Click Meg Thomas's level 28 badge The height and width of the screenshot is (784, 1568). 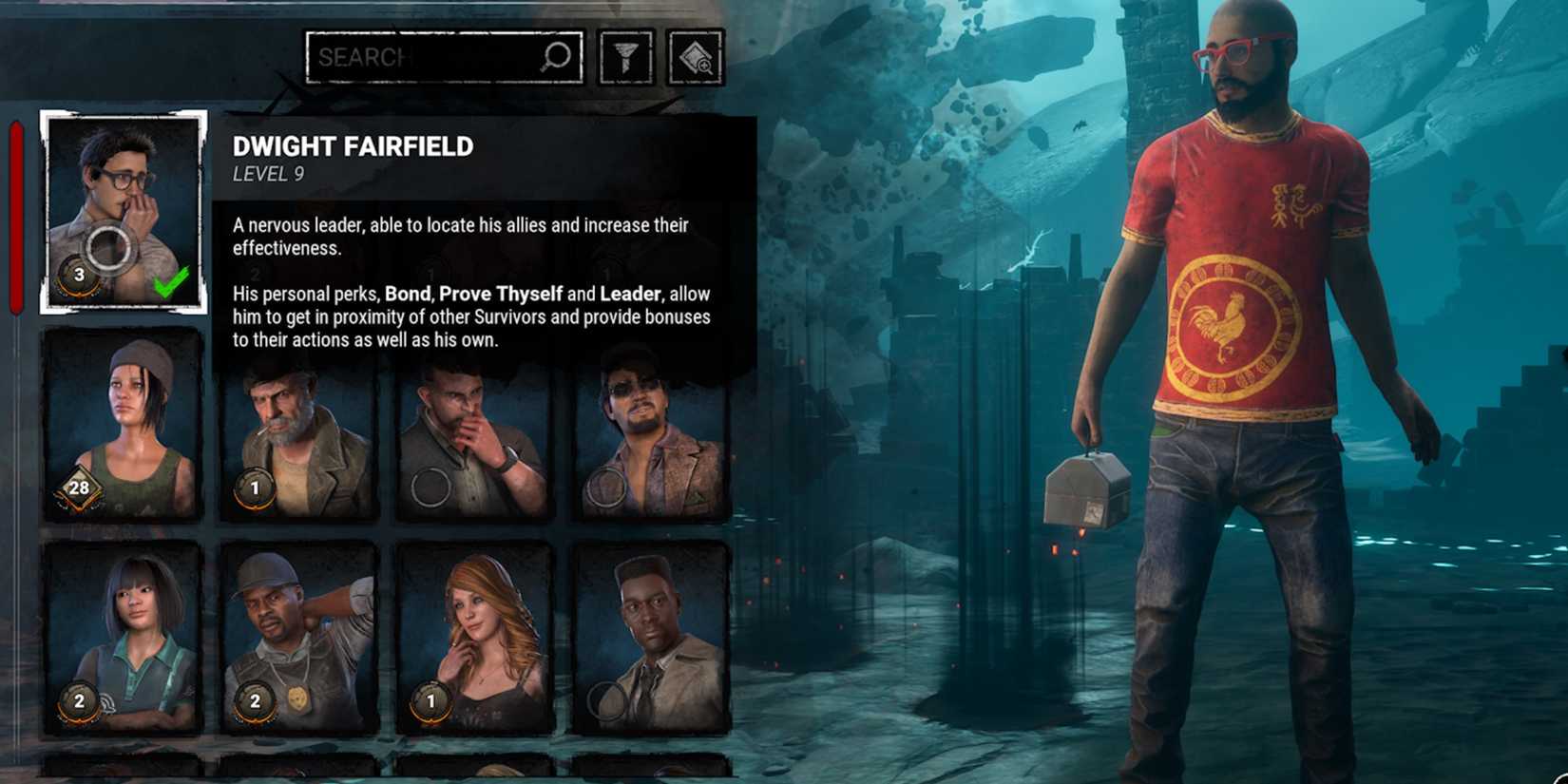click(80, 488)
